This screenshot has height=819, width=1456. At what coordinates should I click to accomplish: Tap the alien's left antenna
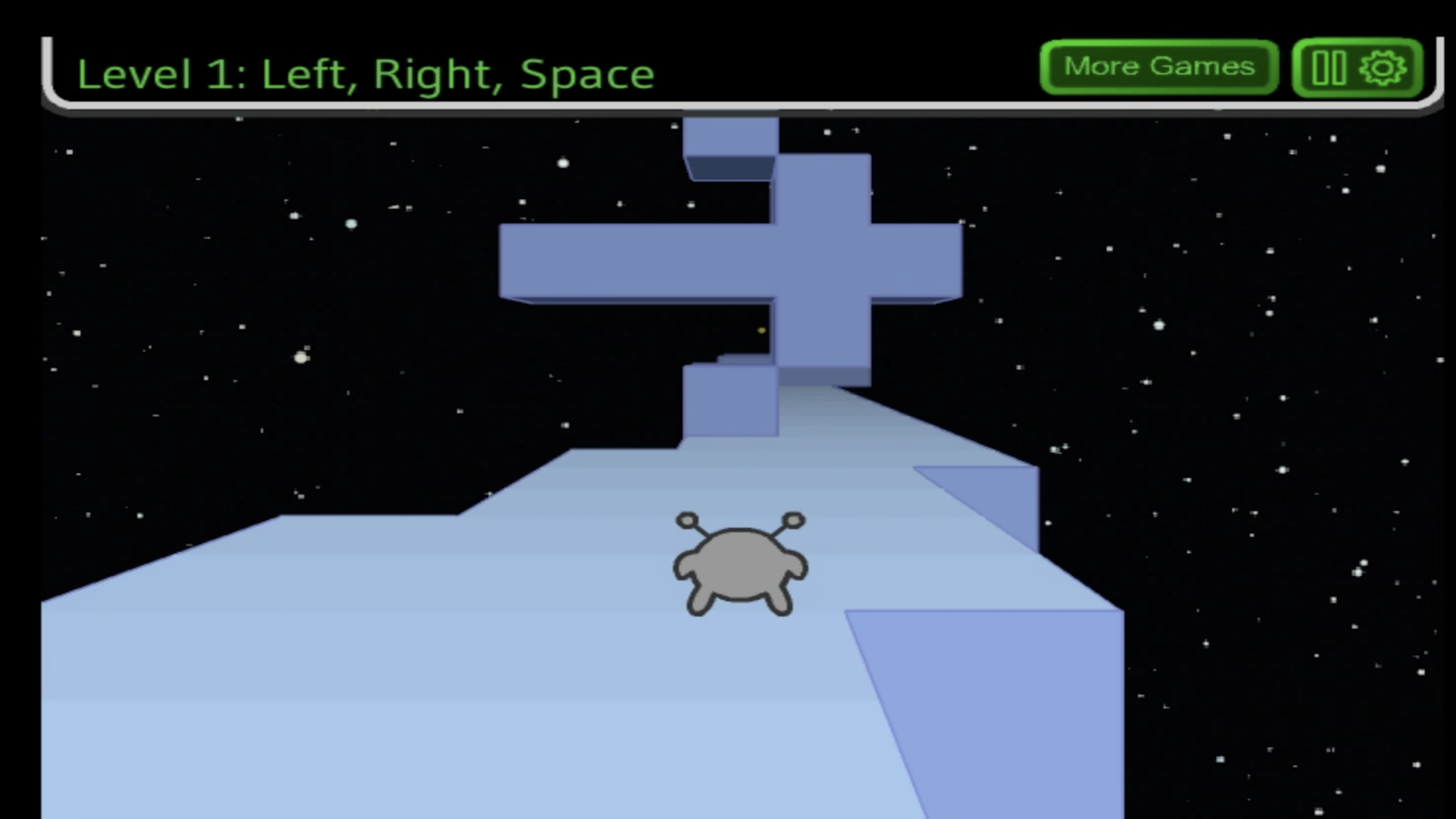point(687,519)
